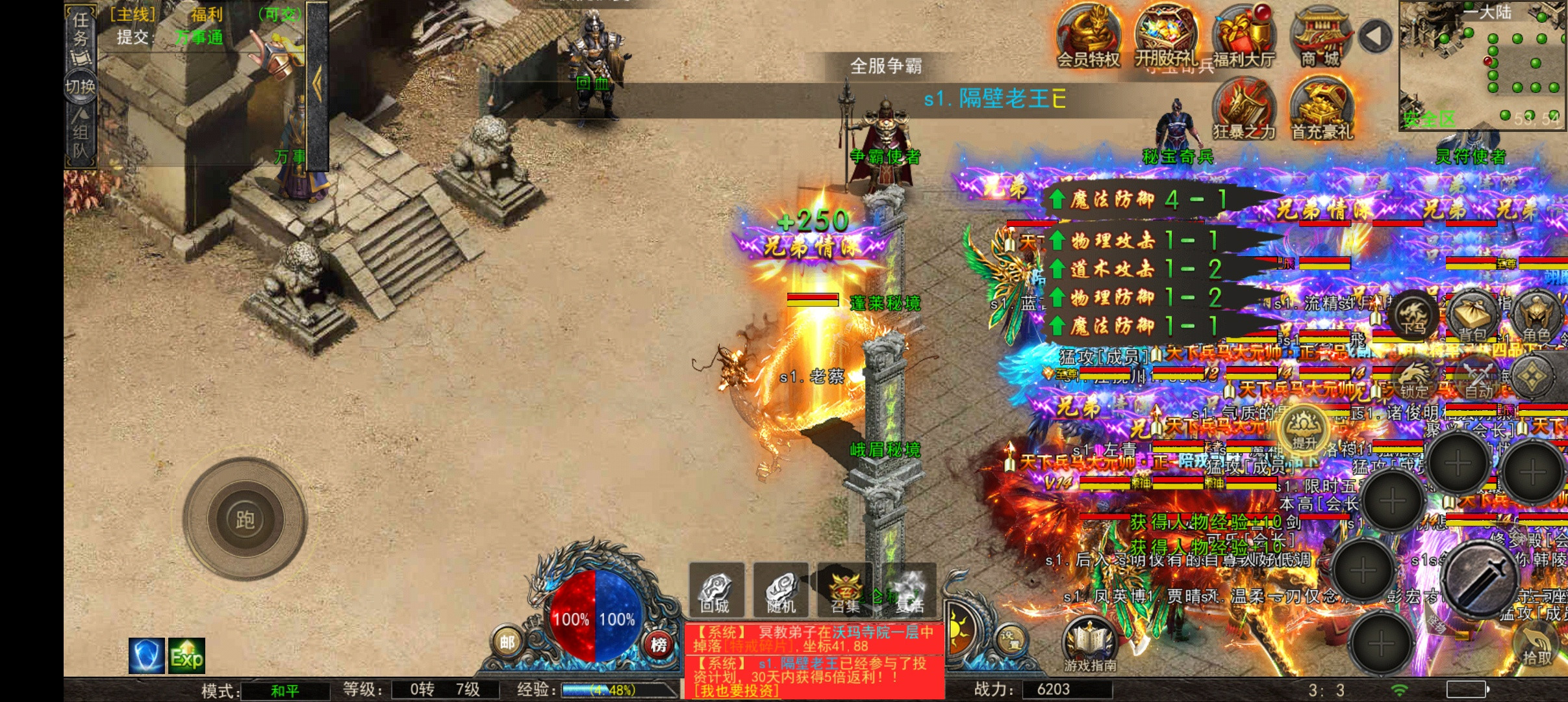Open the 会员特权 VIP privileges icon
Screen dimensions: 1568x702
1088,36
